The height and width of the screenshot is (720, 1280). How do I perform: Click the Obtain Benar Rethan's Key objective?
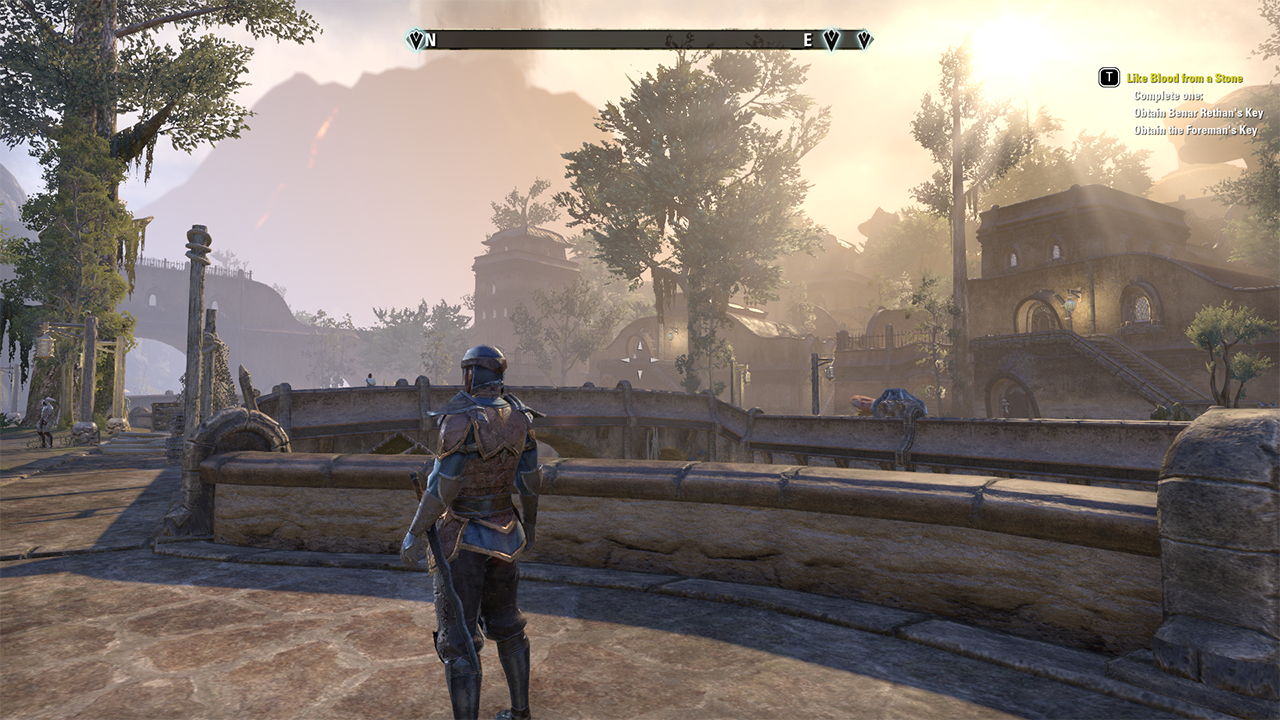click(1198, 113)
